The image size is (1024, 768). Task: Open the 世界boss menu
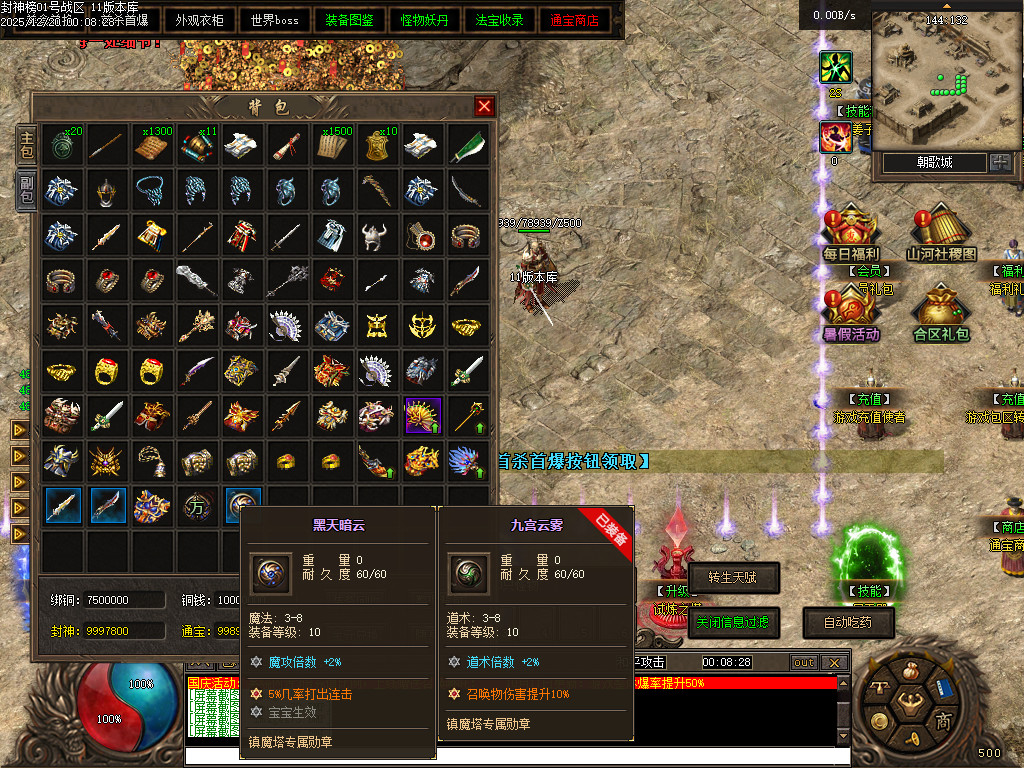(x=275, y=20)
